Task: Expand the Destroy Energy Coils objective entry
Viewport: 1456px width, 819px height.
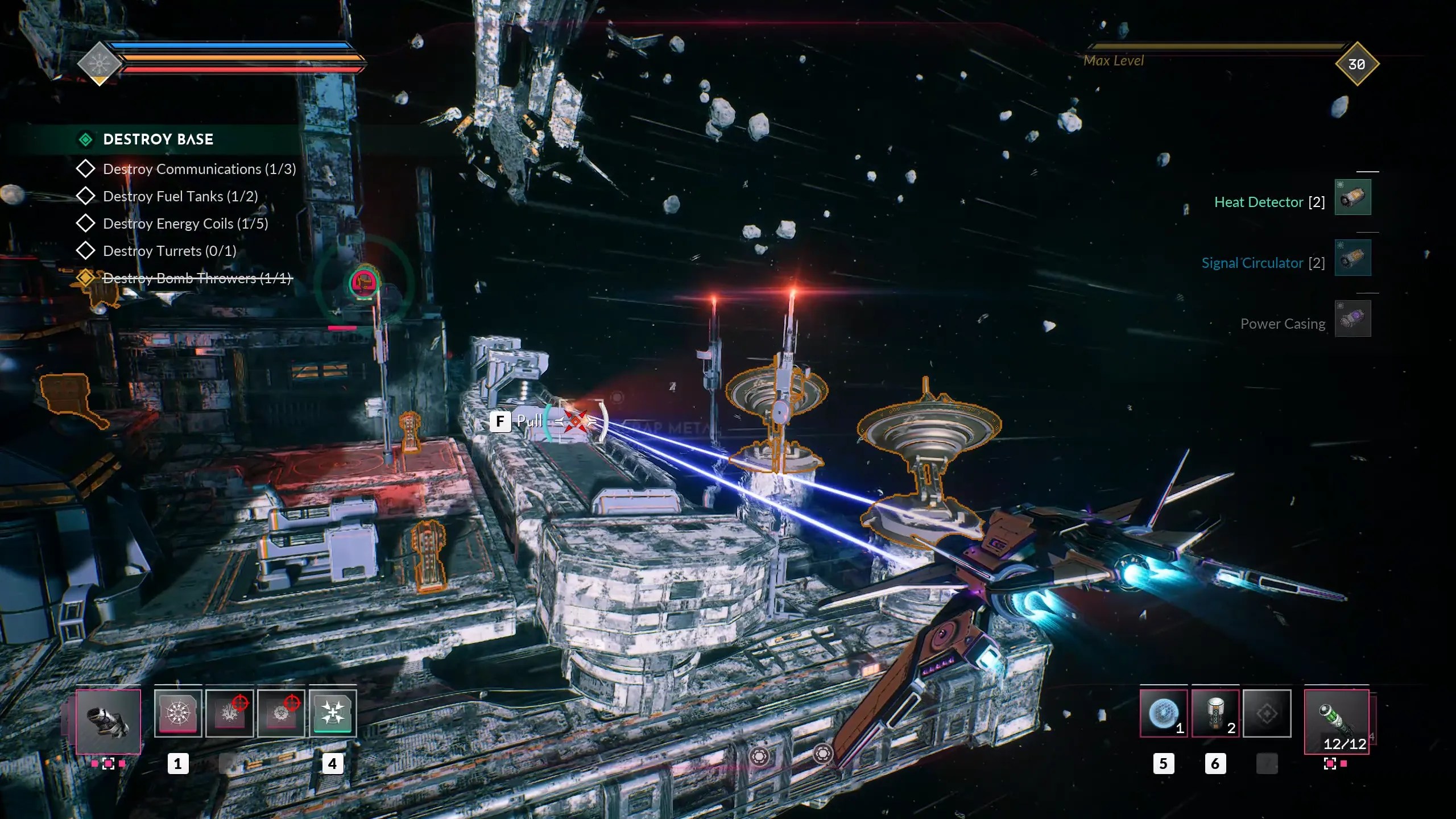Action: [86, 223]
